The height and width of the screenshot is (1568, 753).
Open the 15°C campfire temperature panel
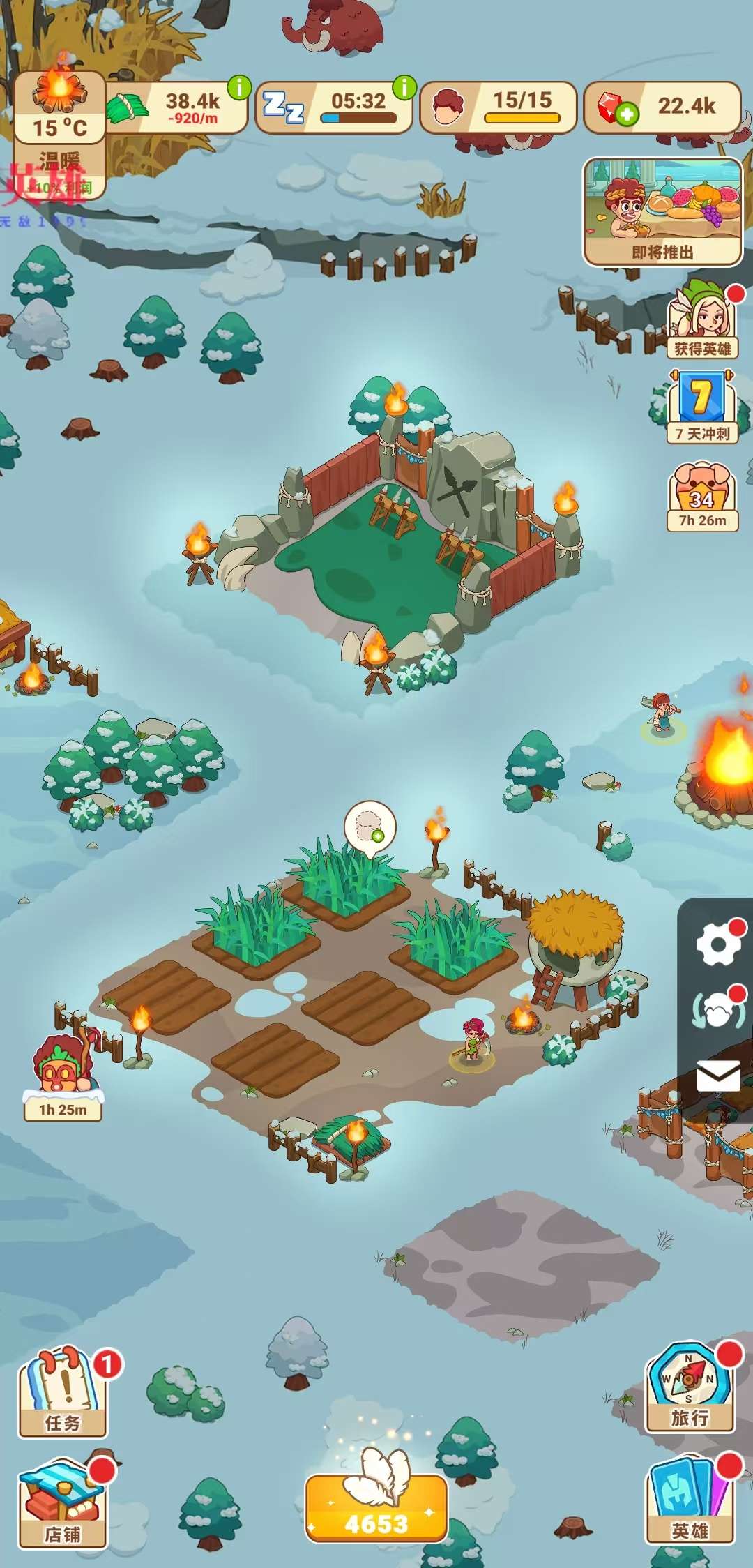tap(60, 105)
